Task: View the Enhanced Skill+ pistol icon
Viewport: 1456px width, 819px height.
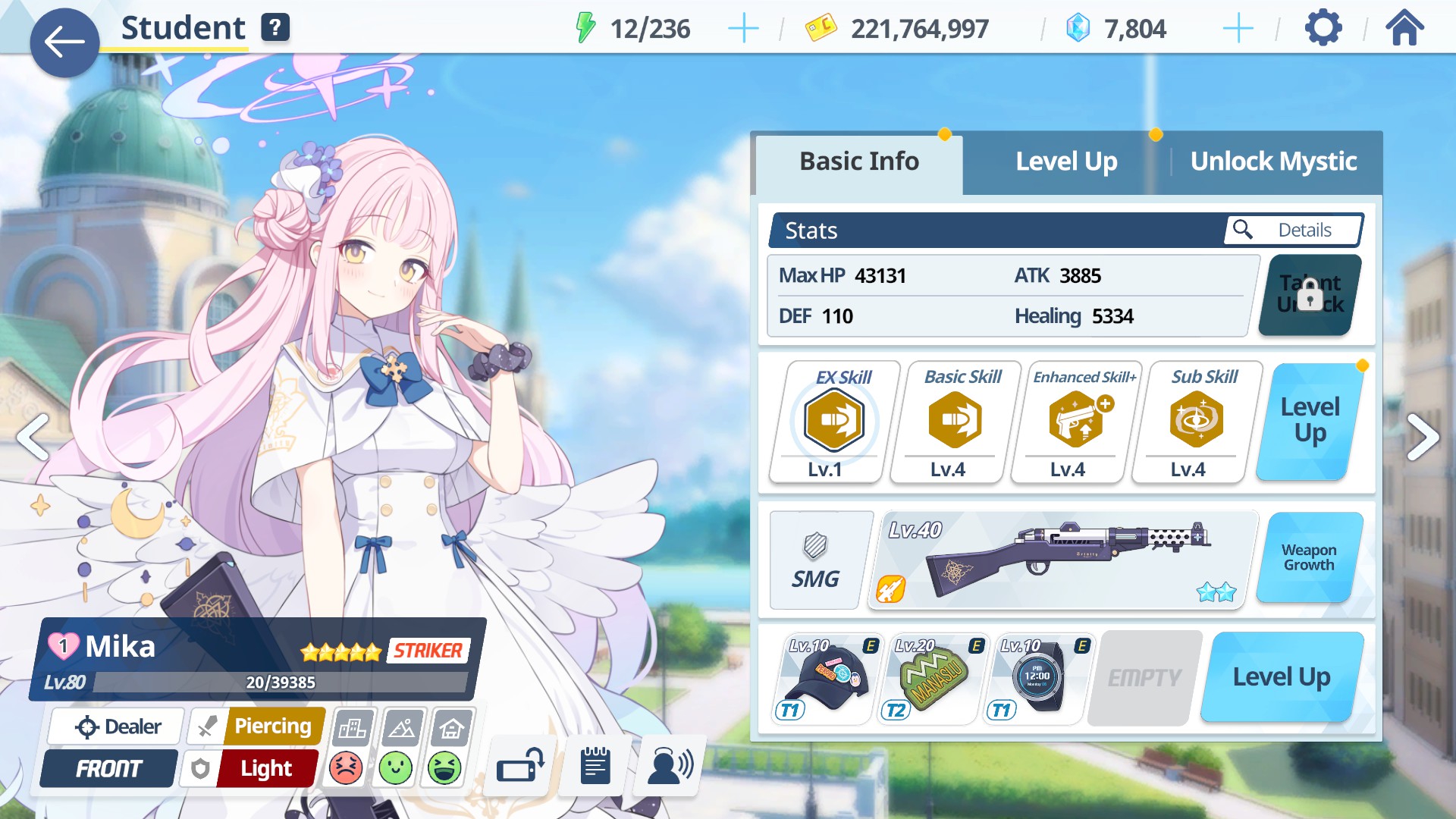Action: [1076, 421]
